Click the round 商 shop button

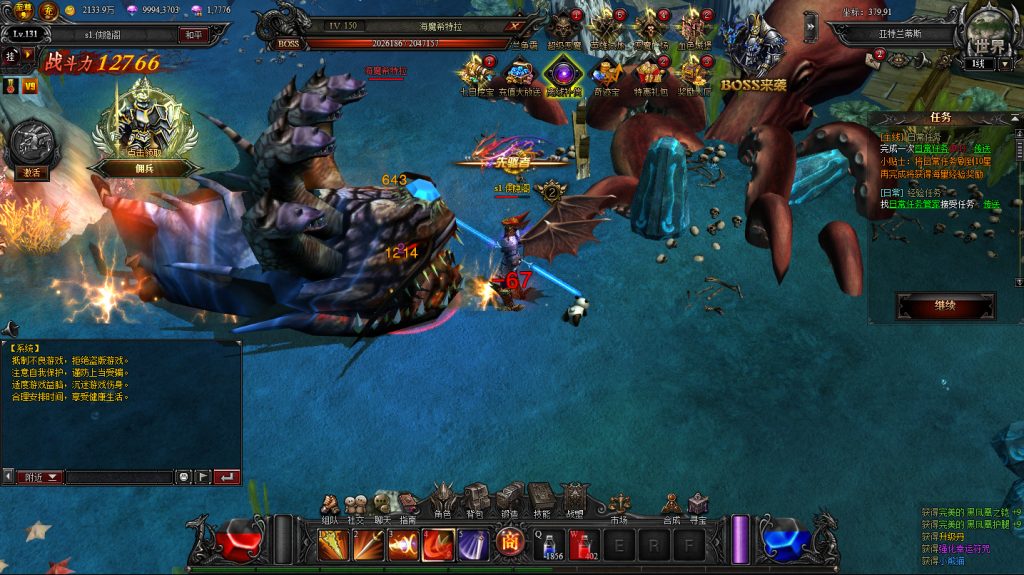[510, 543]
